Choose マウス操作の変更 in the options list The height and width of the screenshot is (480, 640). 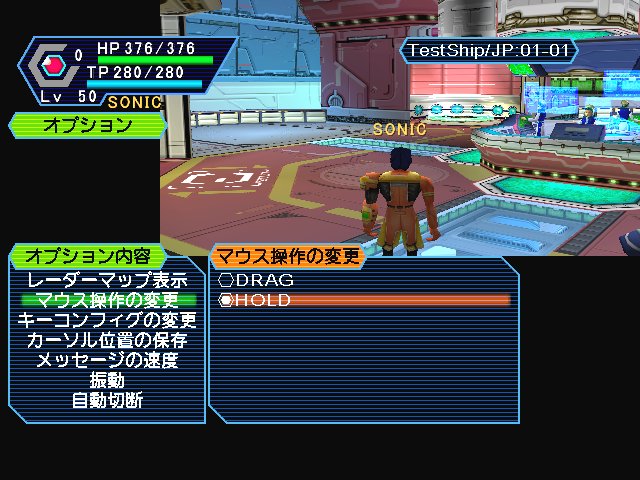click(x=107, y=300)
